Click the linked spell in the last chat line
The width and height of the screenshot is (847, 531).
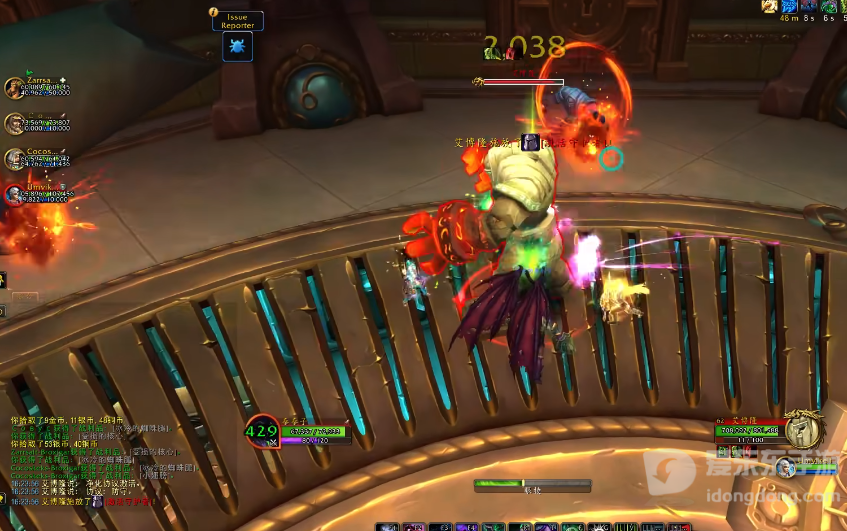[132, 501]
